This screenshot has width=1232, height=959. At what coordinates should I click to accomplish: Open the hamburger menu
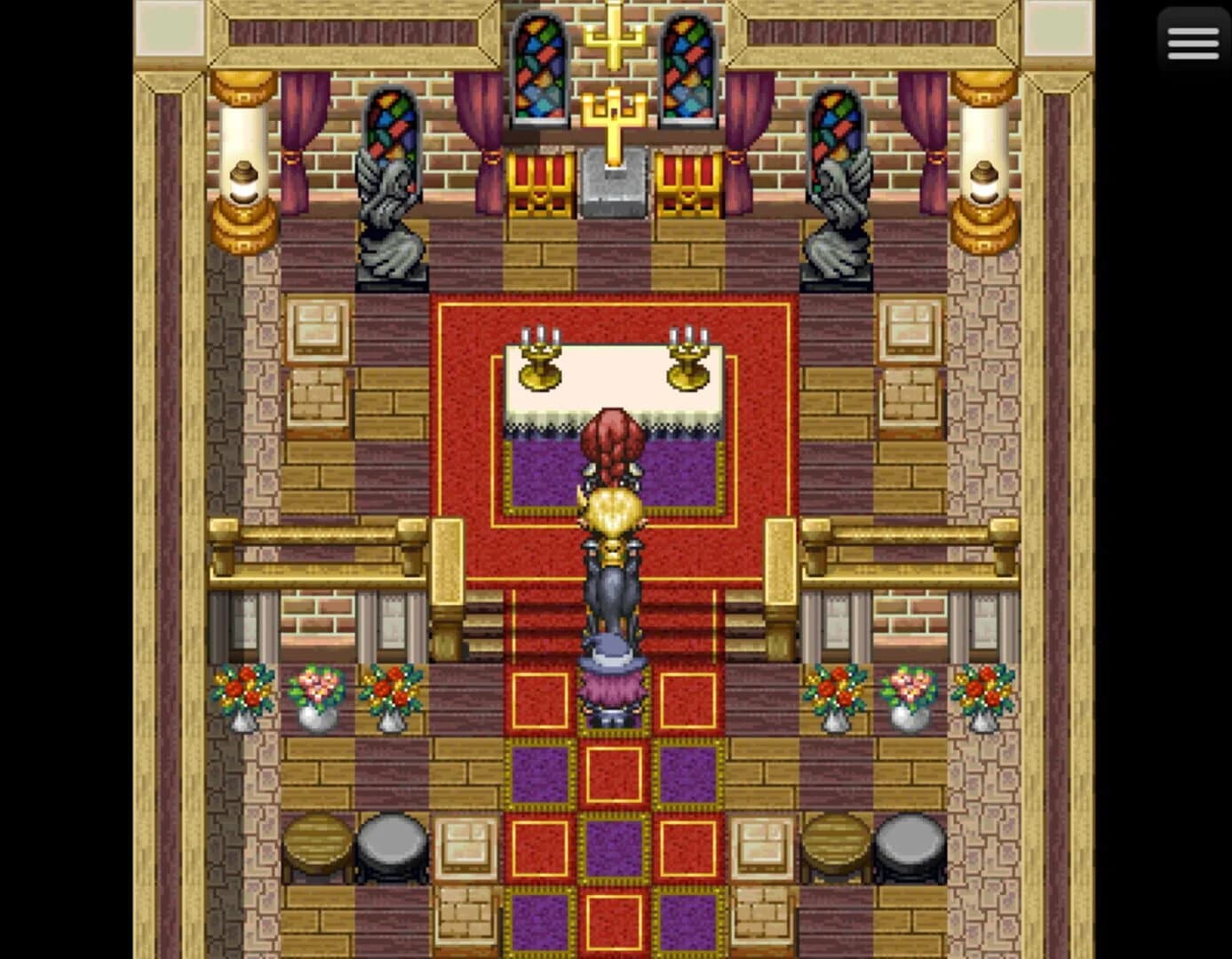(1192, 41)
